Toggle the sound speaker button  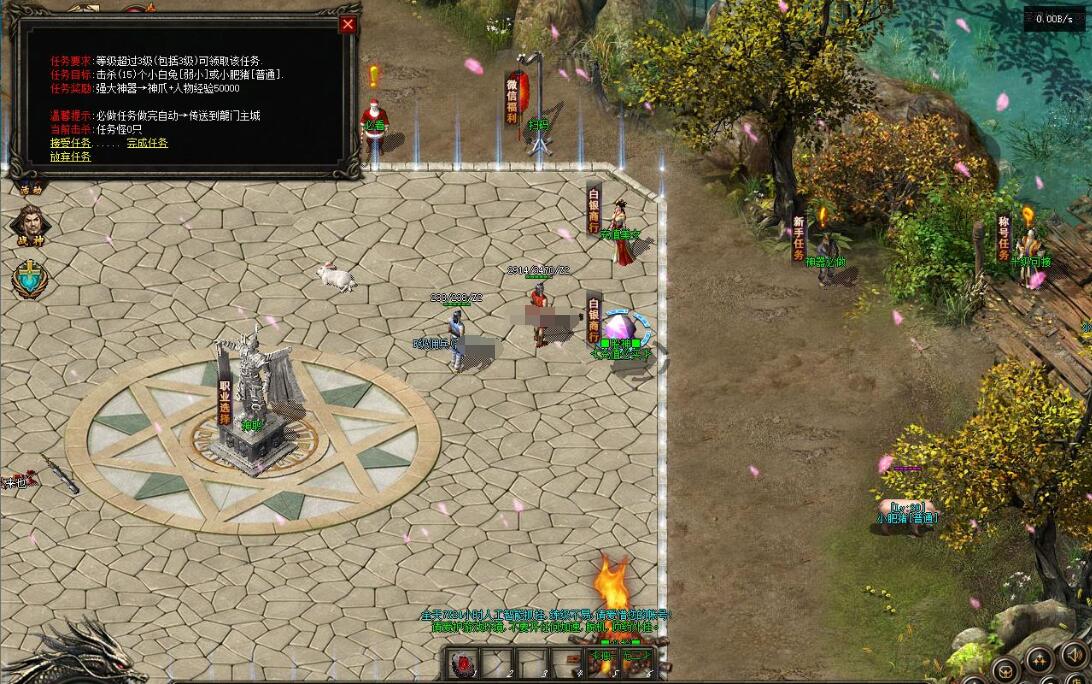pyautogui.click(x=1074, y=655)
